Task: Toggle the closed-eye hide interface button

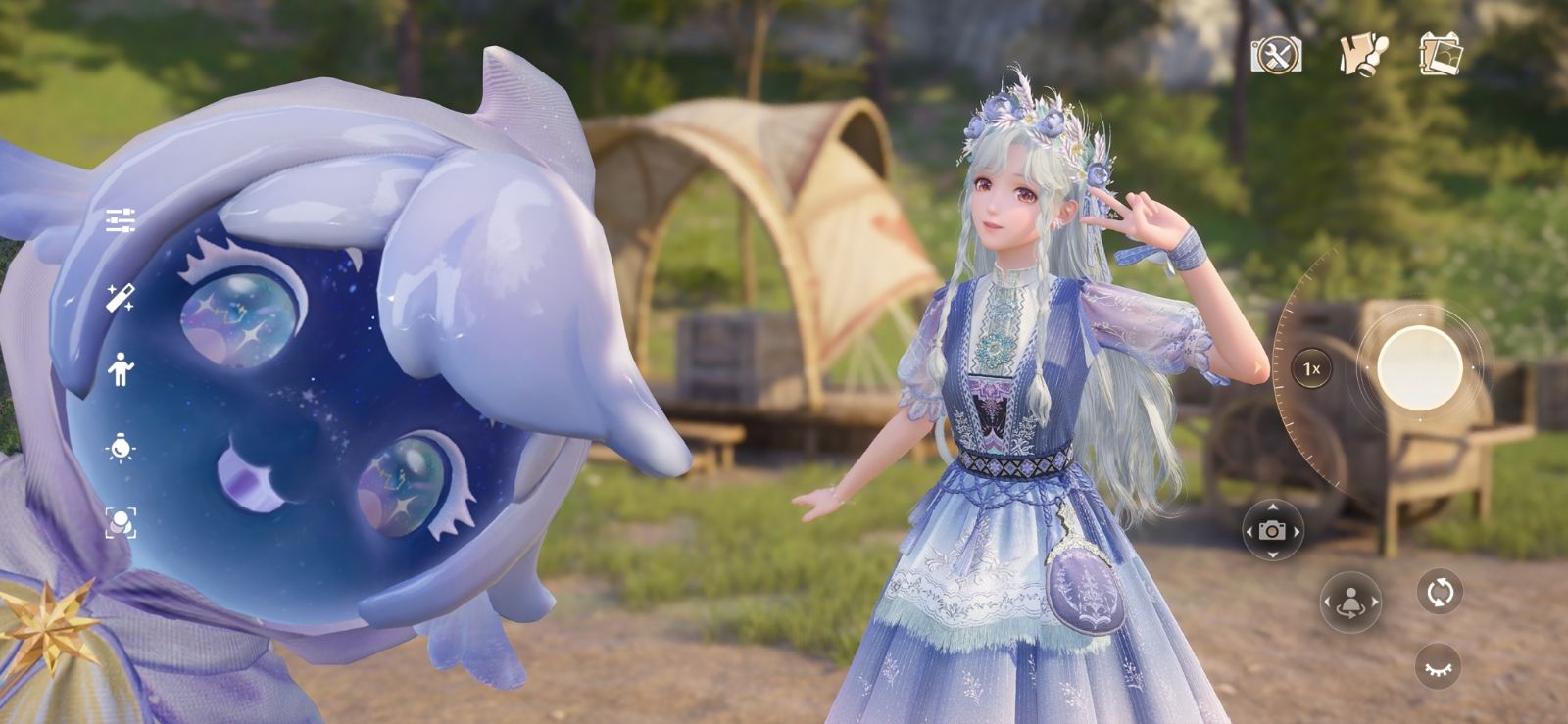Action: (x=1438, y=667)
